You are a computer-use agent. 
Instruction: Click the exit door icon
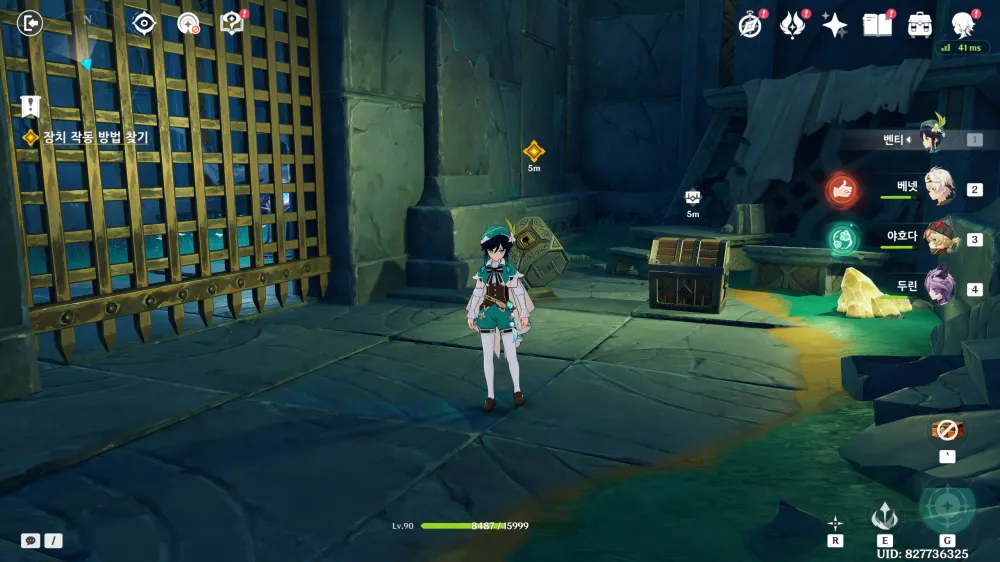point(31,22)
